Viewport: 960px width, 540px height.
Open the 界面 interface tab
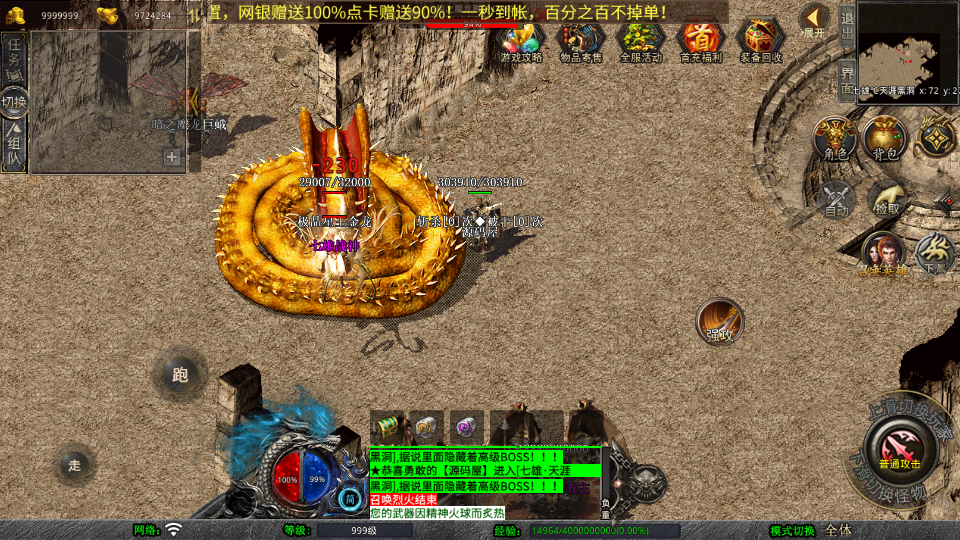click(846, 78)
